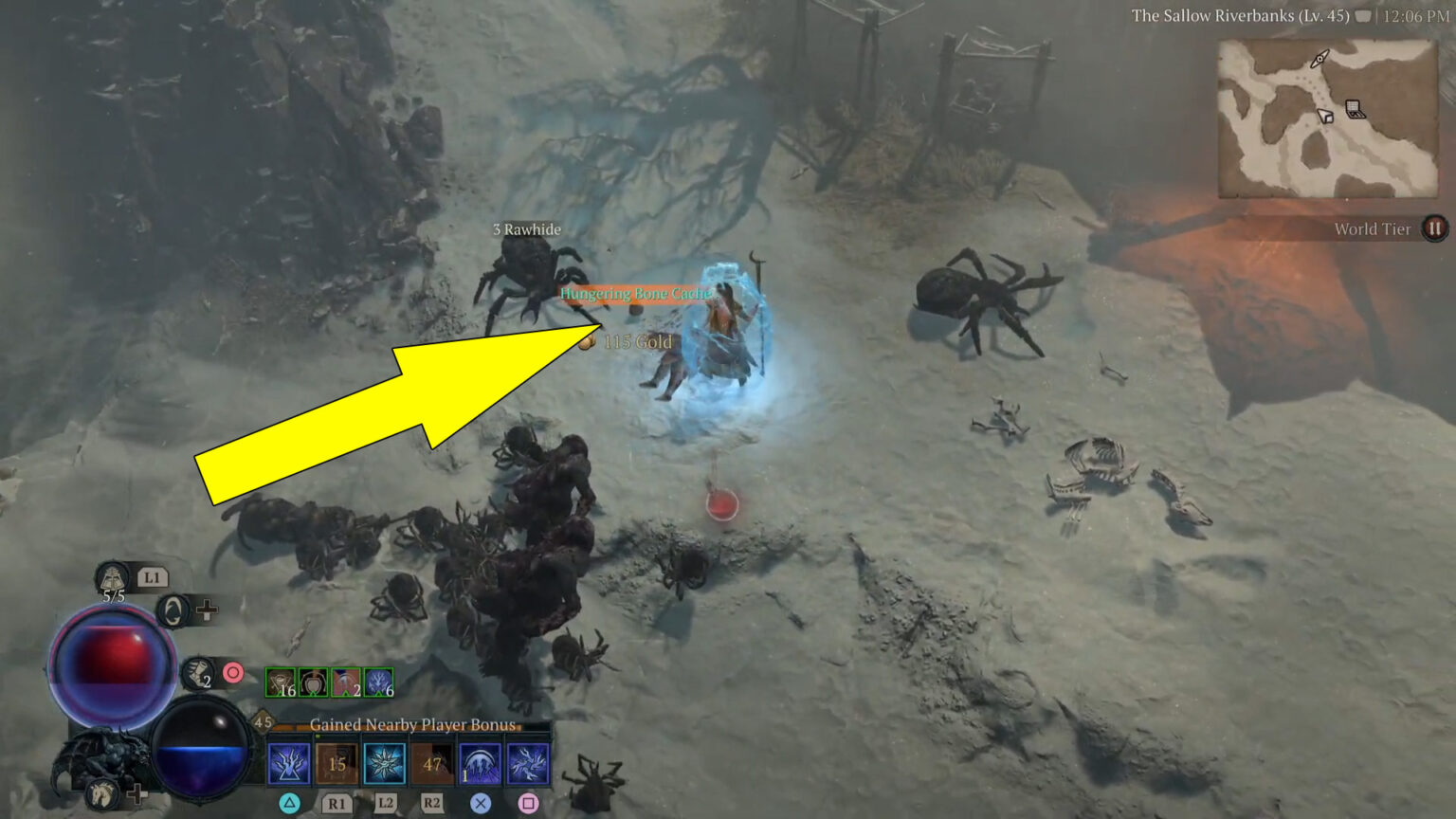Viewport: 1456px width, 819px height.
Task: Click the World Tier pause emblem
Action: coord(1433,228)
